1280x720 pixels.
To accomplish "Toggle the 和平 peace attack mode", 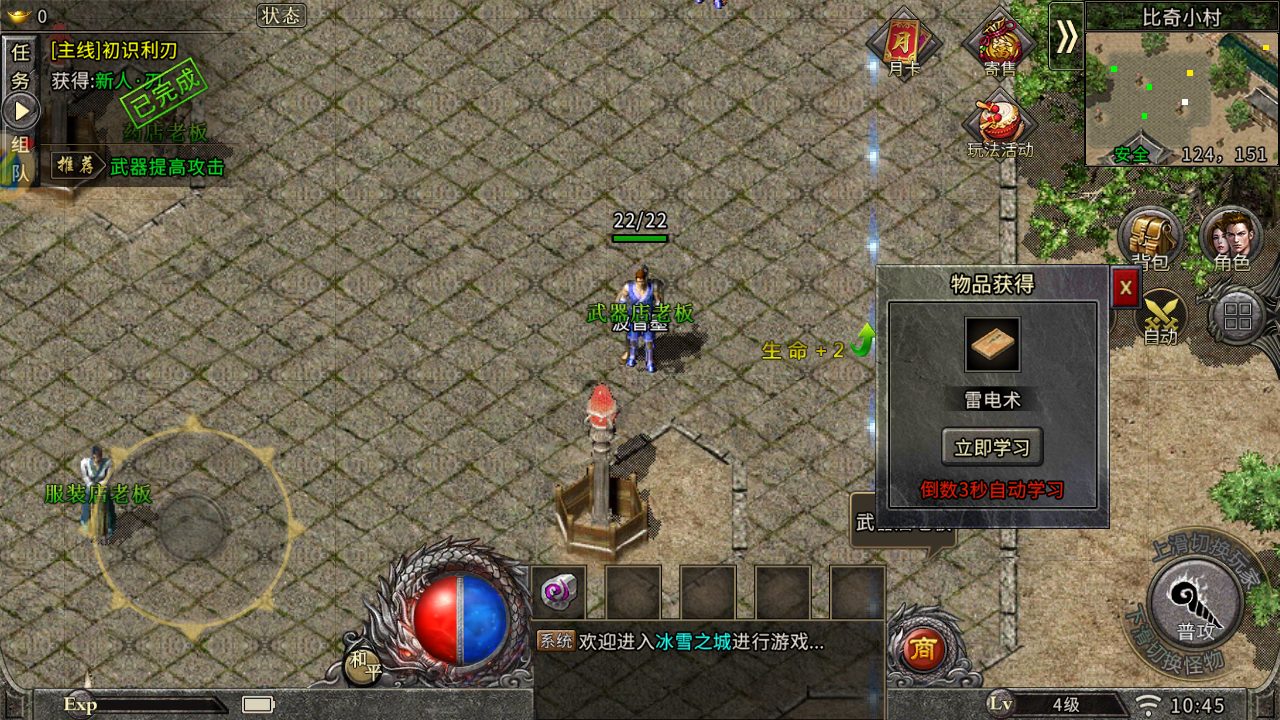I will (365, 662).
